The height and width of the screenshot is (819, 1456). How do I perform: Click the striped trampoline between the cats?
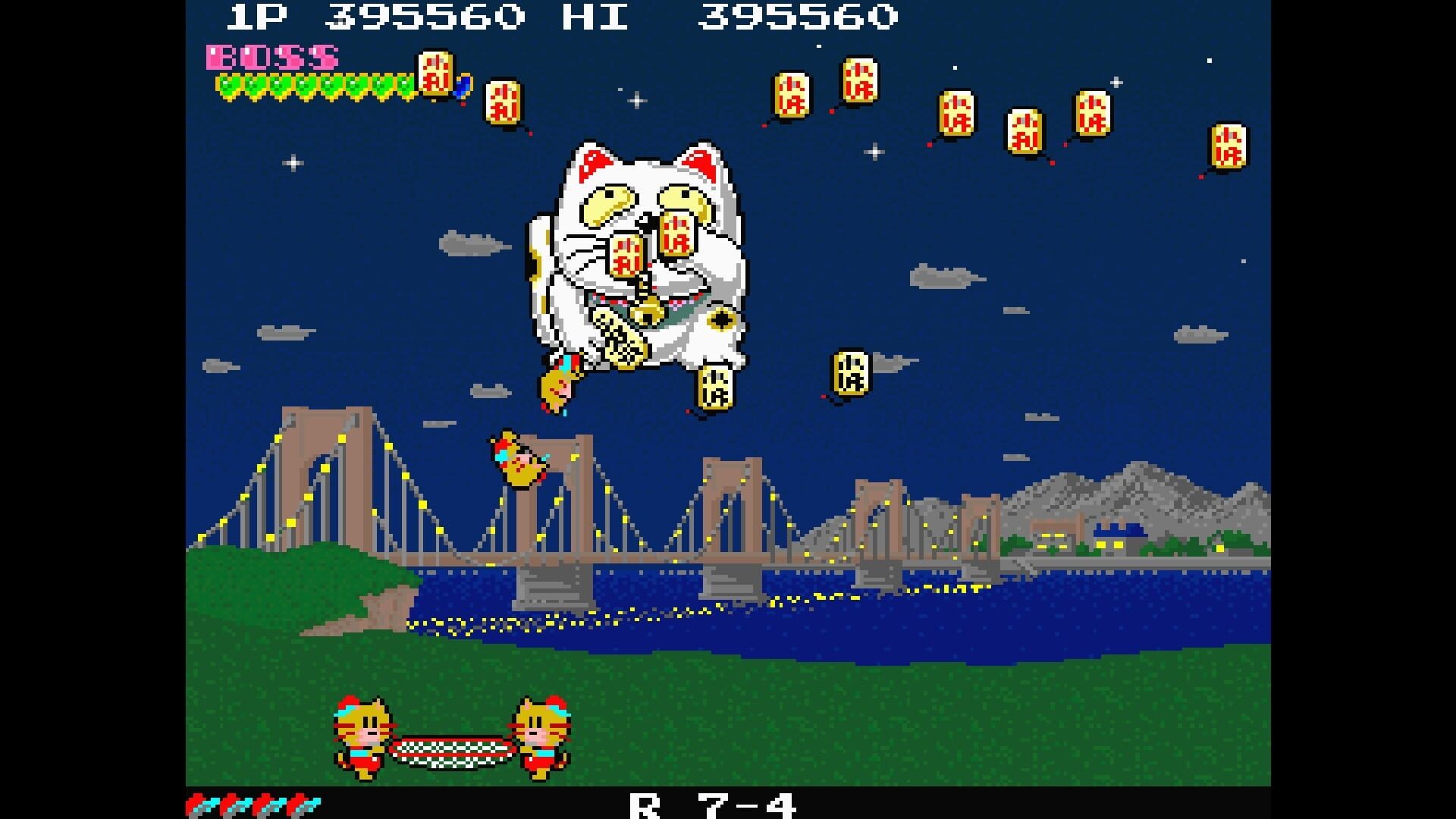(451, 751)
